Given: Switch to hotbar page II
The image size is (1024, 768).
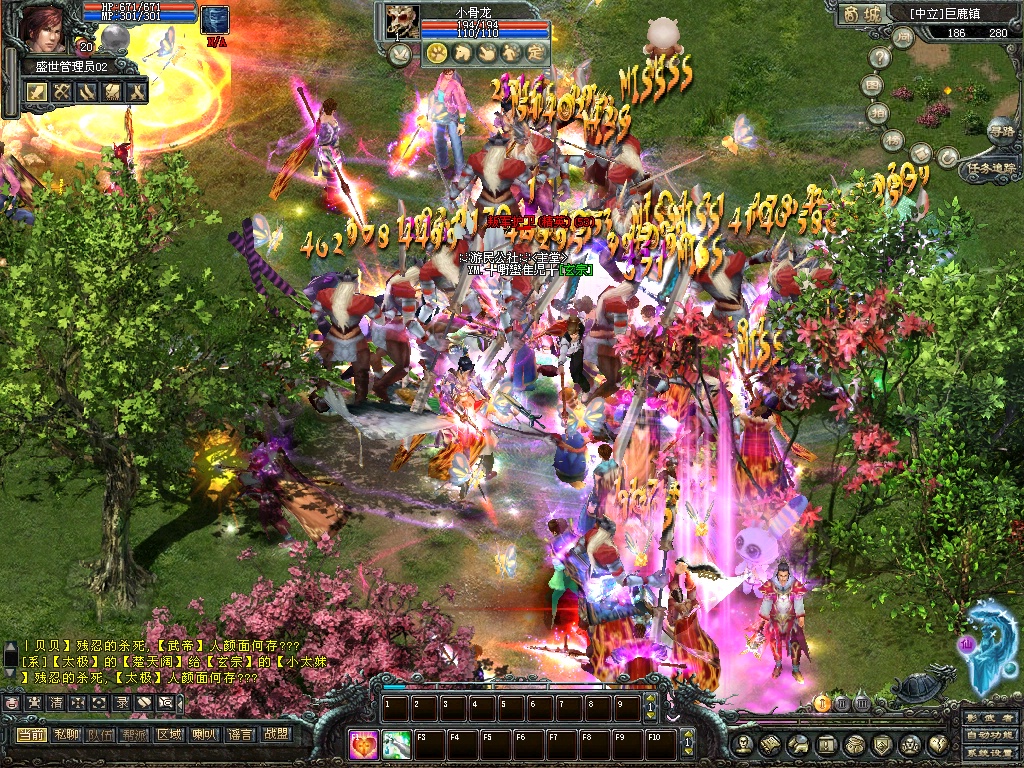Looking at the screenshot, I should [x=841, y=704].
